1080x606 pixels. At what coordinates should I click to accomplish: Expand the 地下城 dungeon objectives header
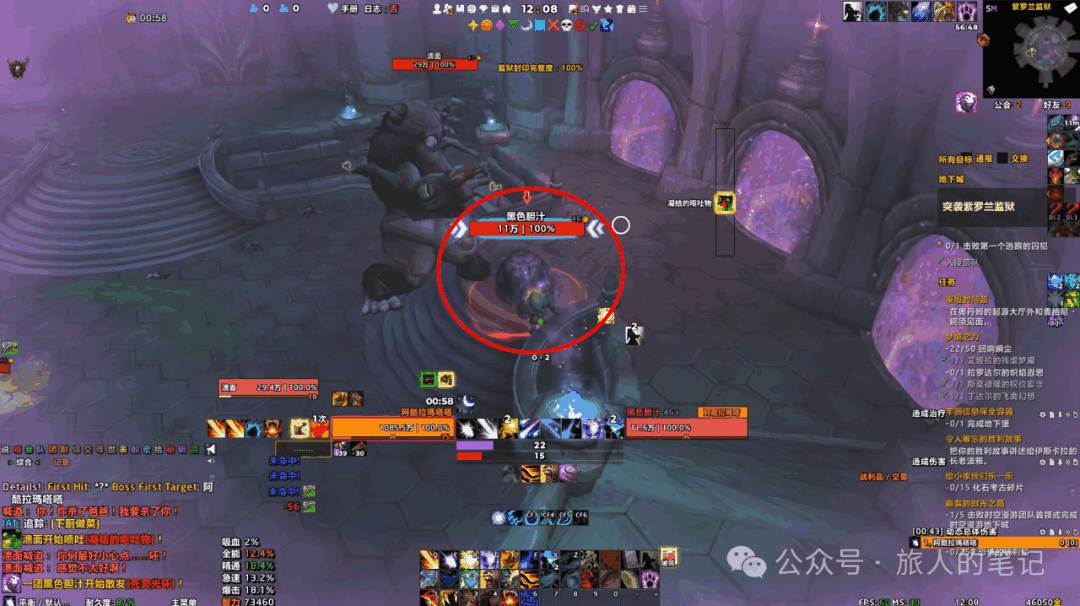click(x=949, y=180)
